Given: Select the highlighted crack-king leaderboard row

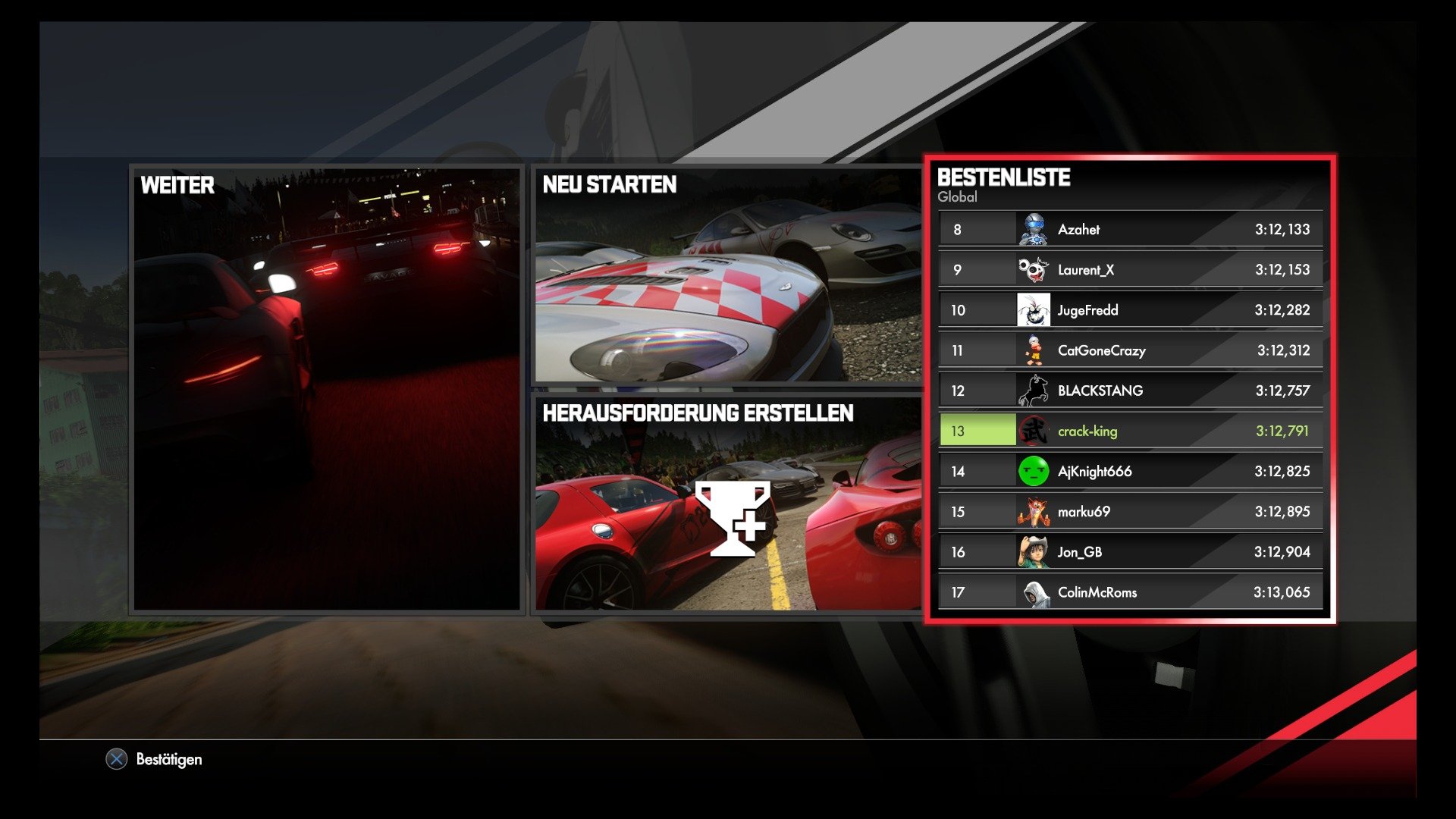Looking at the screenshot, I should tap(1130, 430).
